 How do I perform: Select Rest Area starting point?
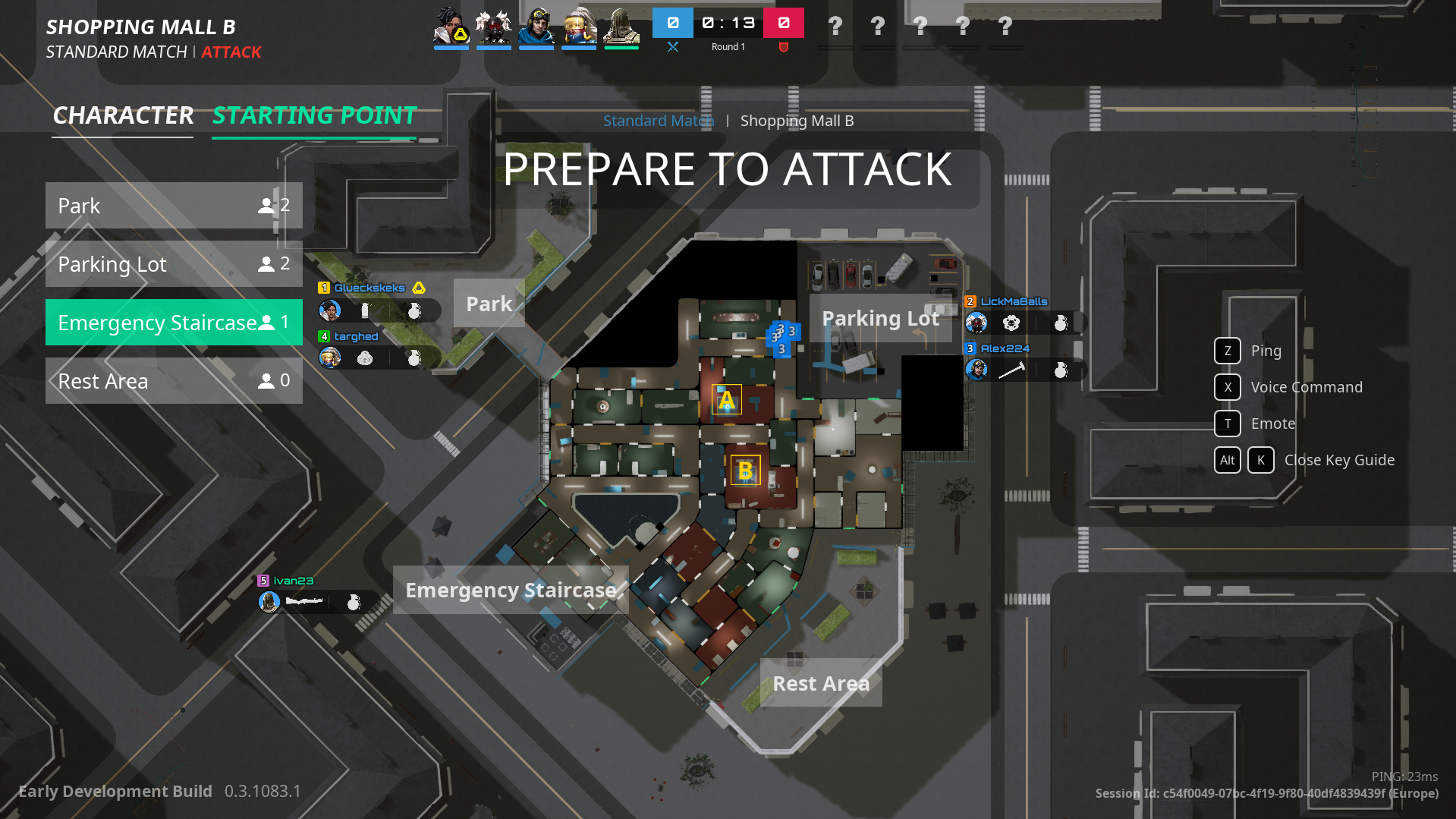pyautogui.click(x=174, y=381)
